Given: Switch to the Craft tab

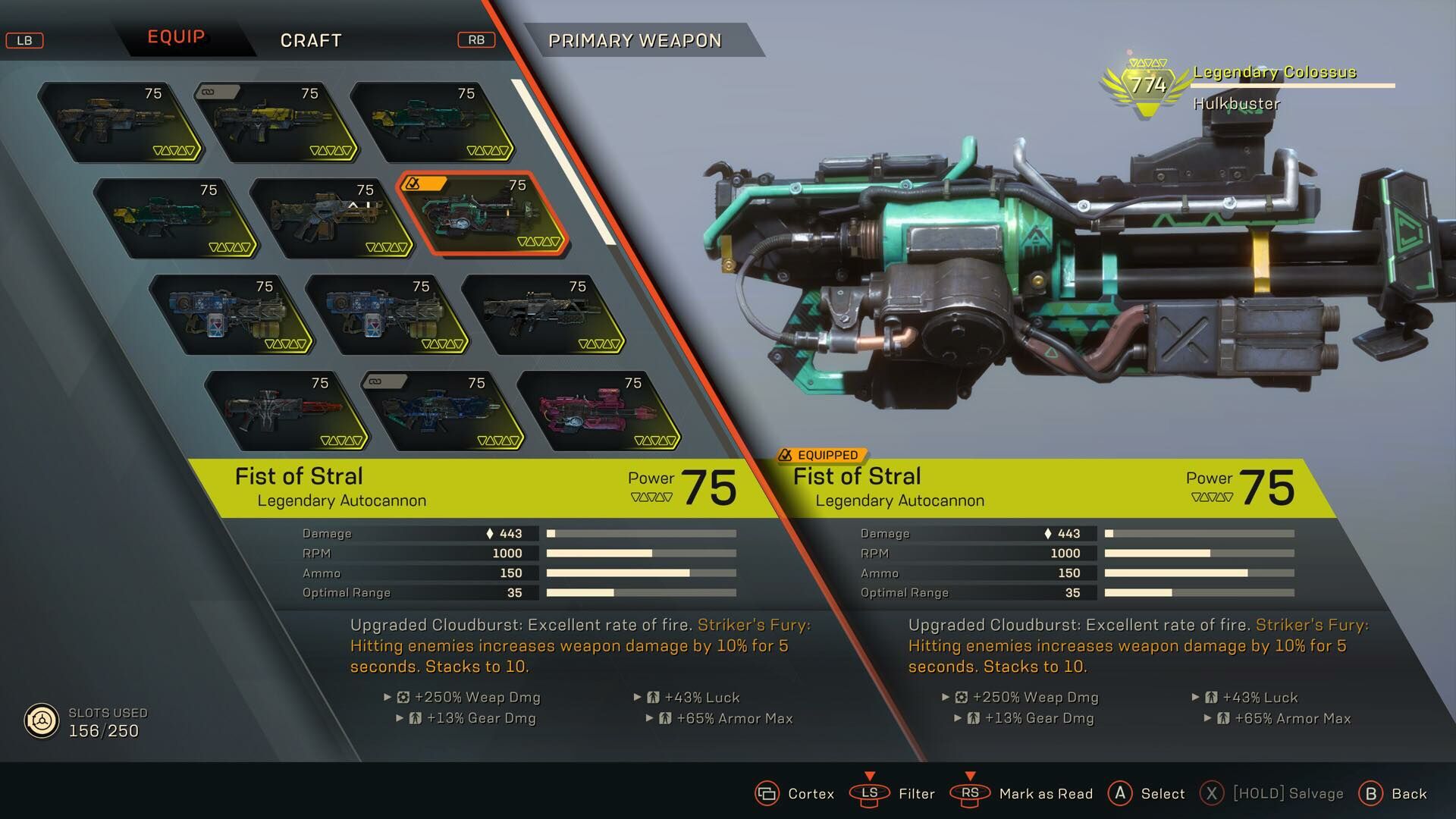Looking at the screenshot, I should pos(311,40).
